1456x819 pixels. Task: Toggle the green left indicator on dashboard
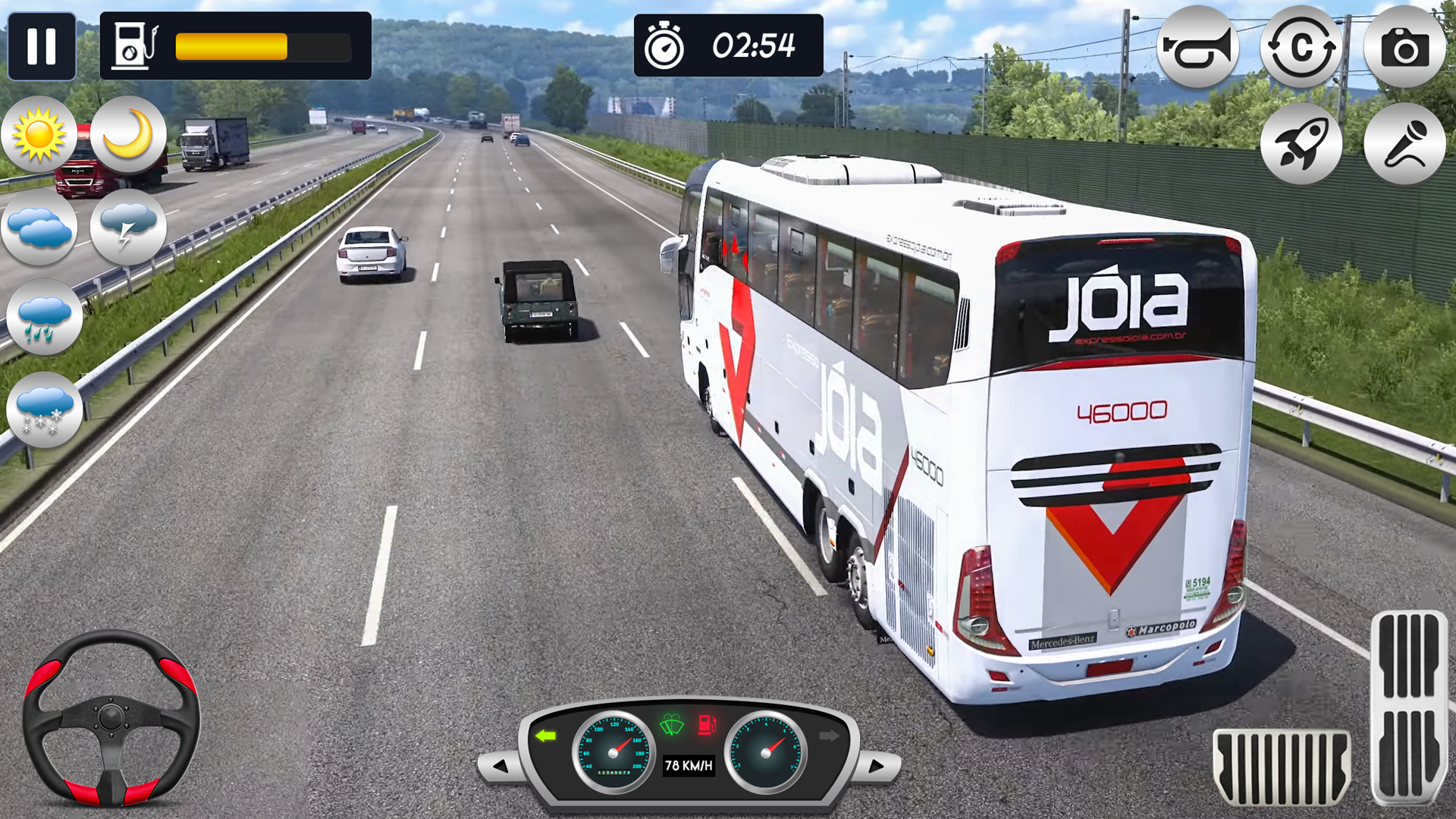(545, 736)
